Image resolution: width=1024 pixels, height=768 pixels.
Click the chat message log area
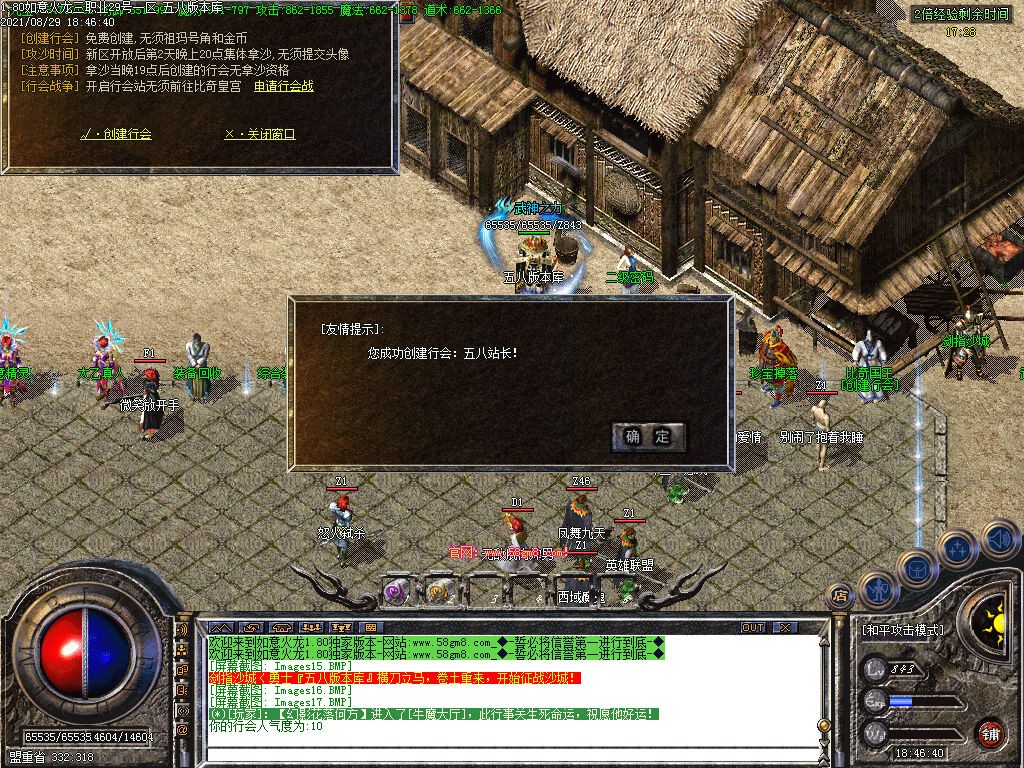(x=500, y=690)
